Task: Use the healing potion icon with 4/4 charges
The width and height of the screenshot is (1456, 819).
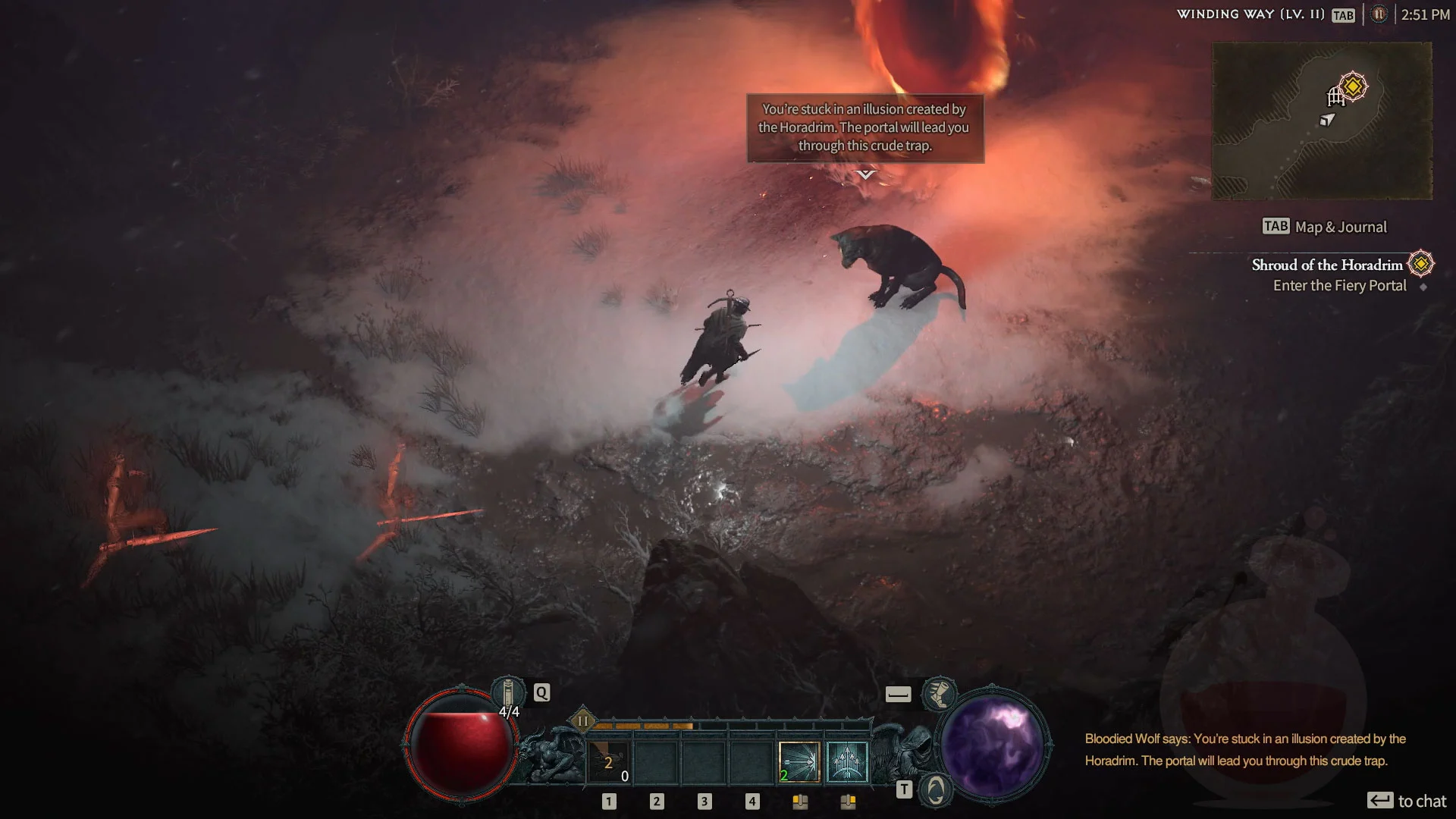Action: pos(508,693)
